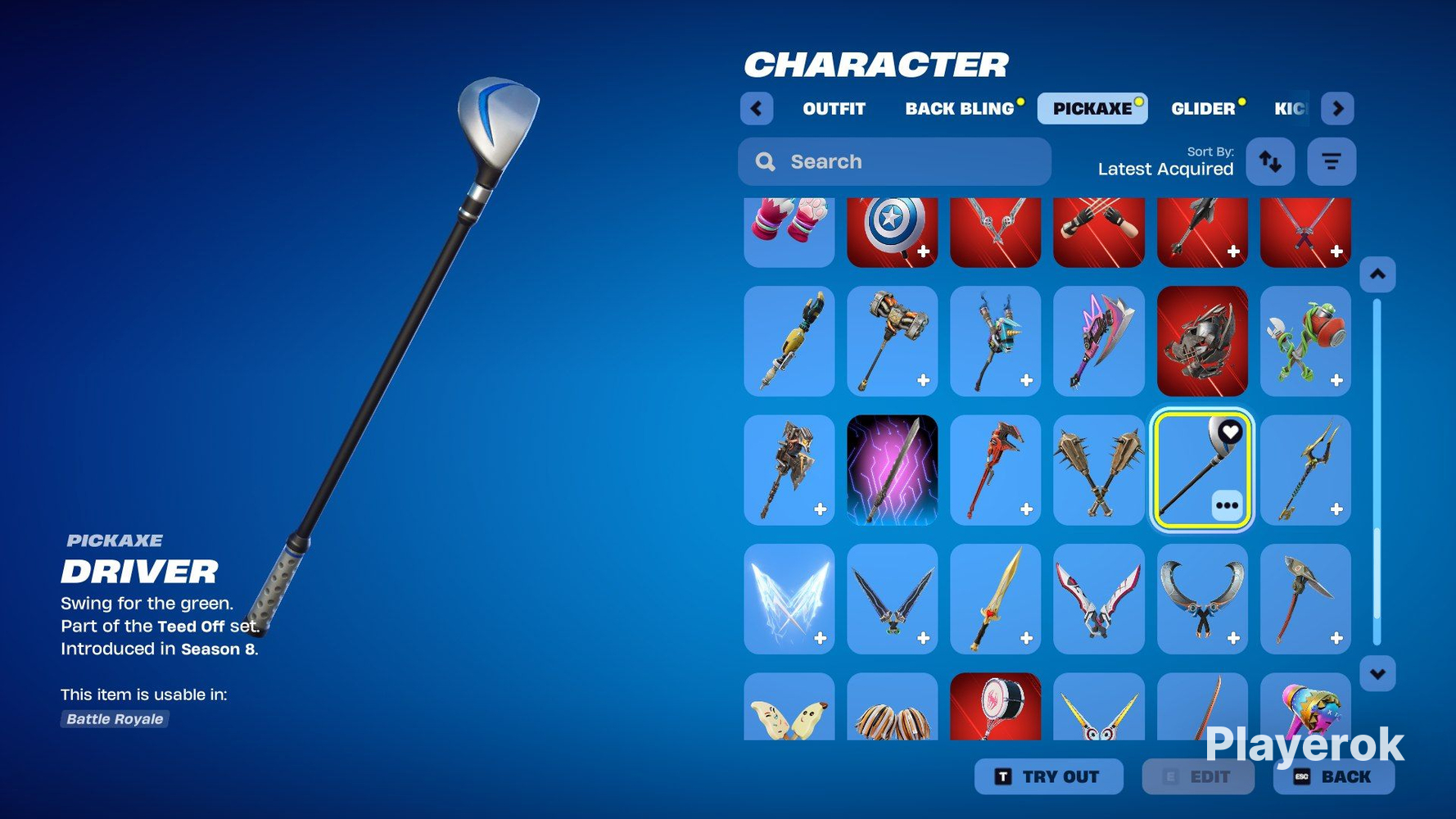Toggle the heart favorite on the Driver tile
This screenshot has height=819, width=1456.
click(x=1230, y=432)
